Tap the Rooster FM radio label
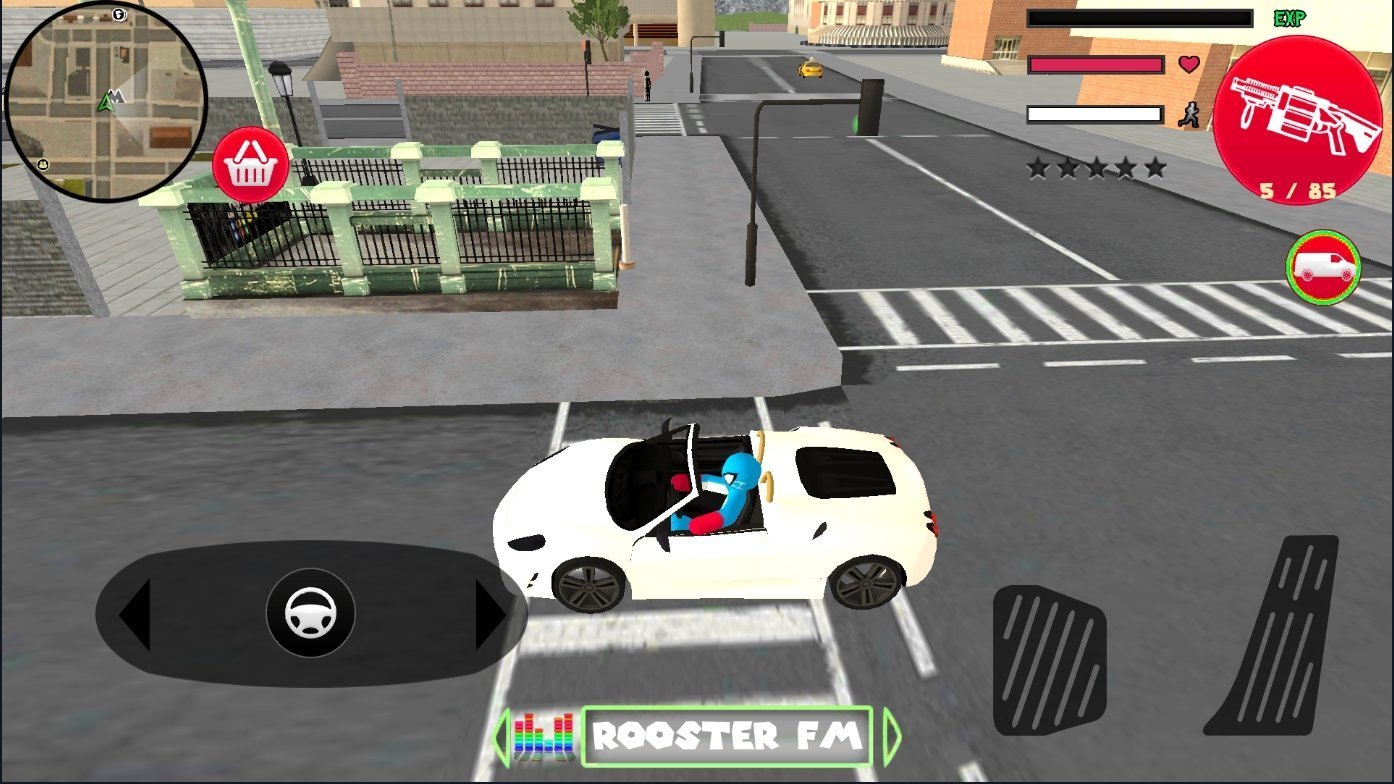Image resolution: width=1394 pixels, height=784 pixels. coord(726,738)
